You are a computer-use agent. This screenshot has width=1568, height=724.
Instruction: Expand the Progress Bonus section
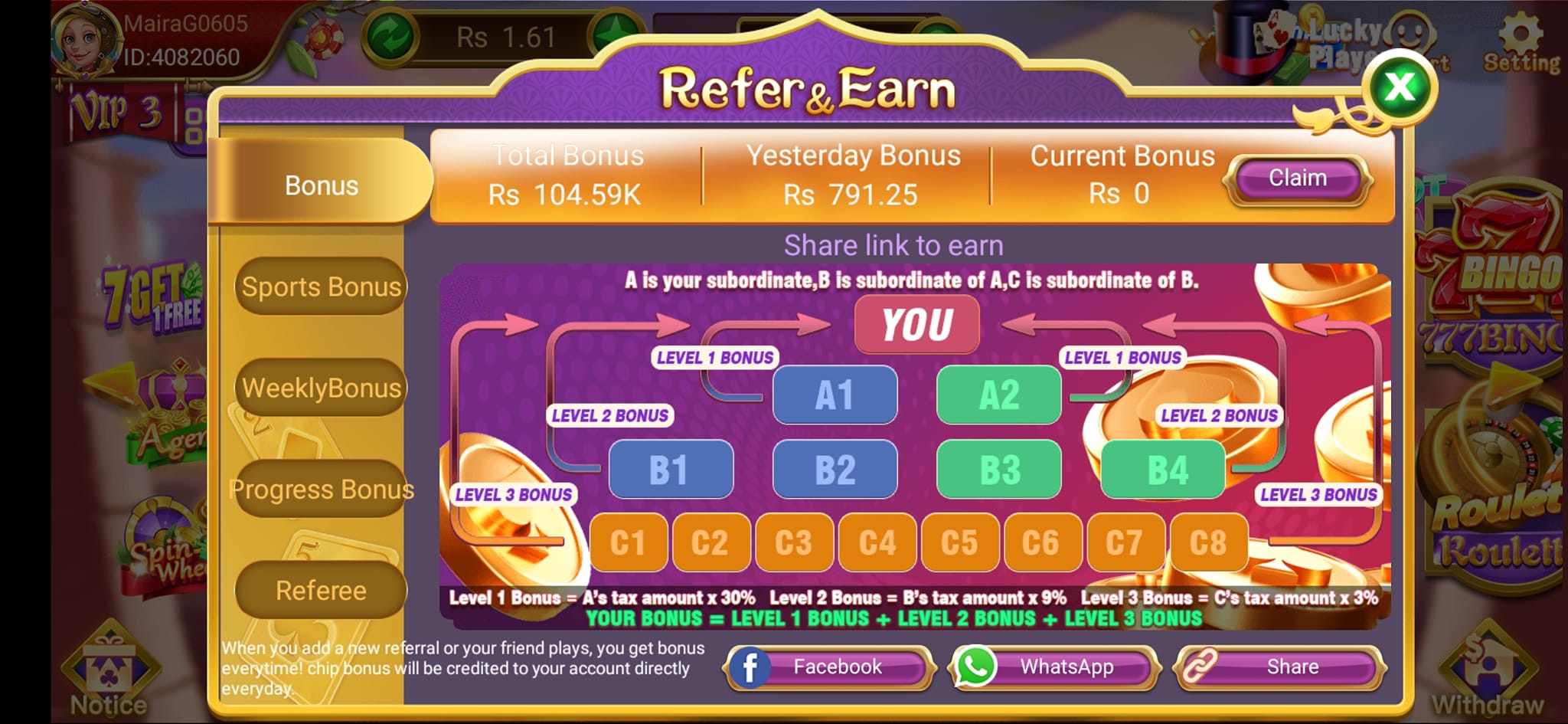tap(322, 489)
